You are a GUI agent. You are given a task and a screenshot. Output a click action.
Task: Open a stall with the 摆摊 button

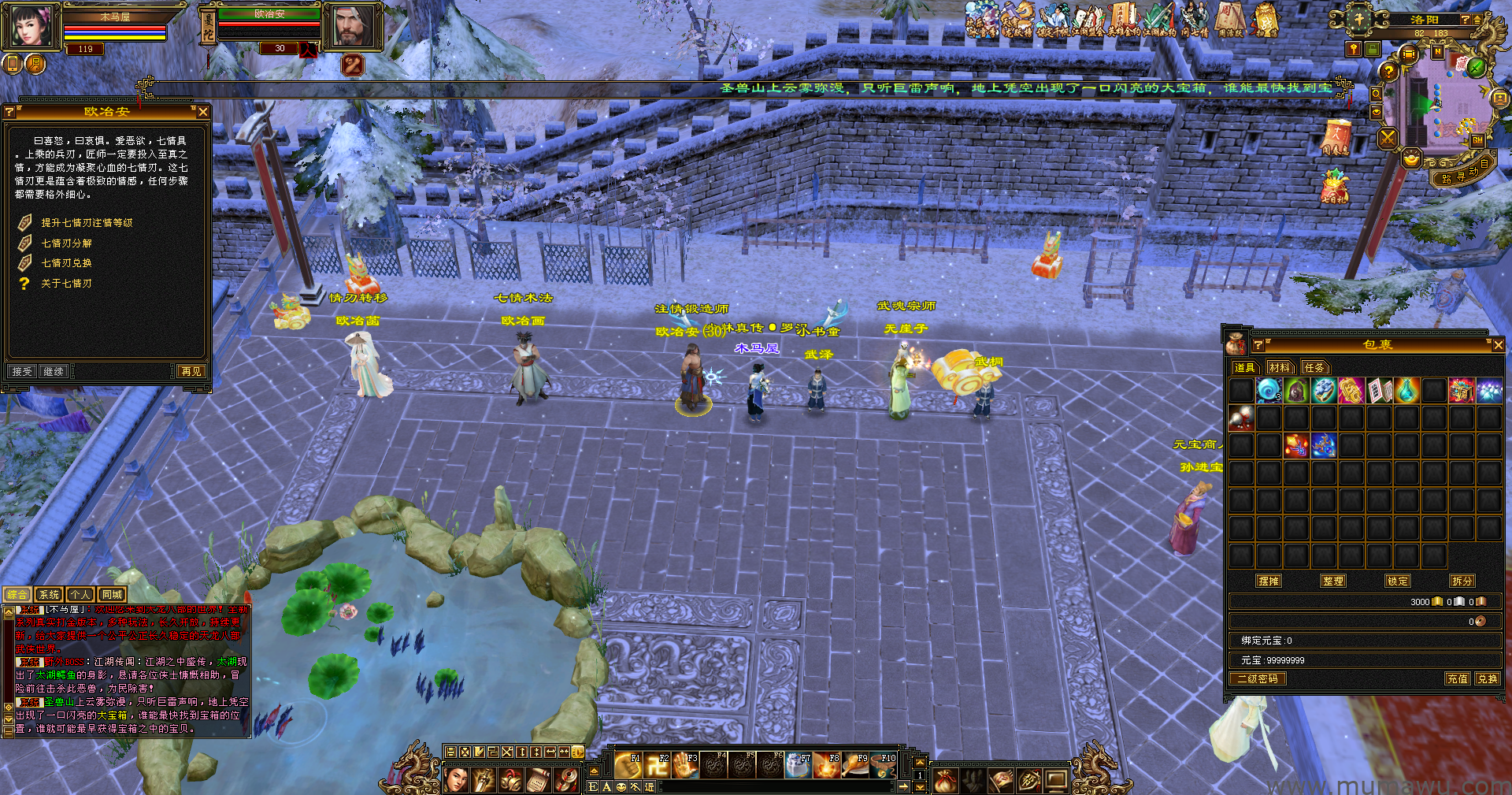pyautogui.click(x=1269, y=581)
